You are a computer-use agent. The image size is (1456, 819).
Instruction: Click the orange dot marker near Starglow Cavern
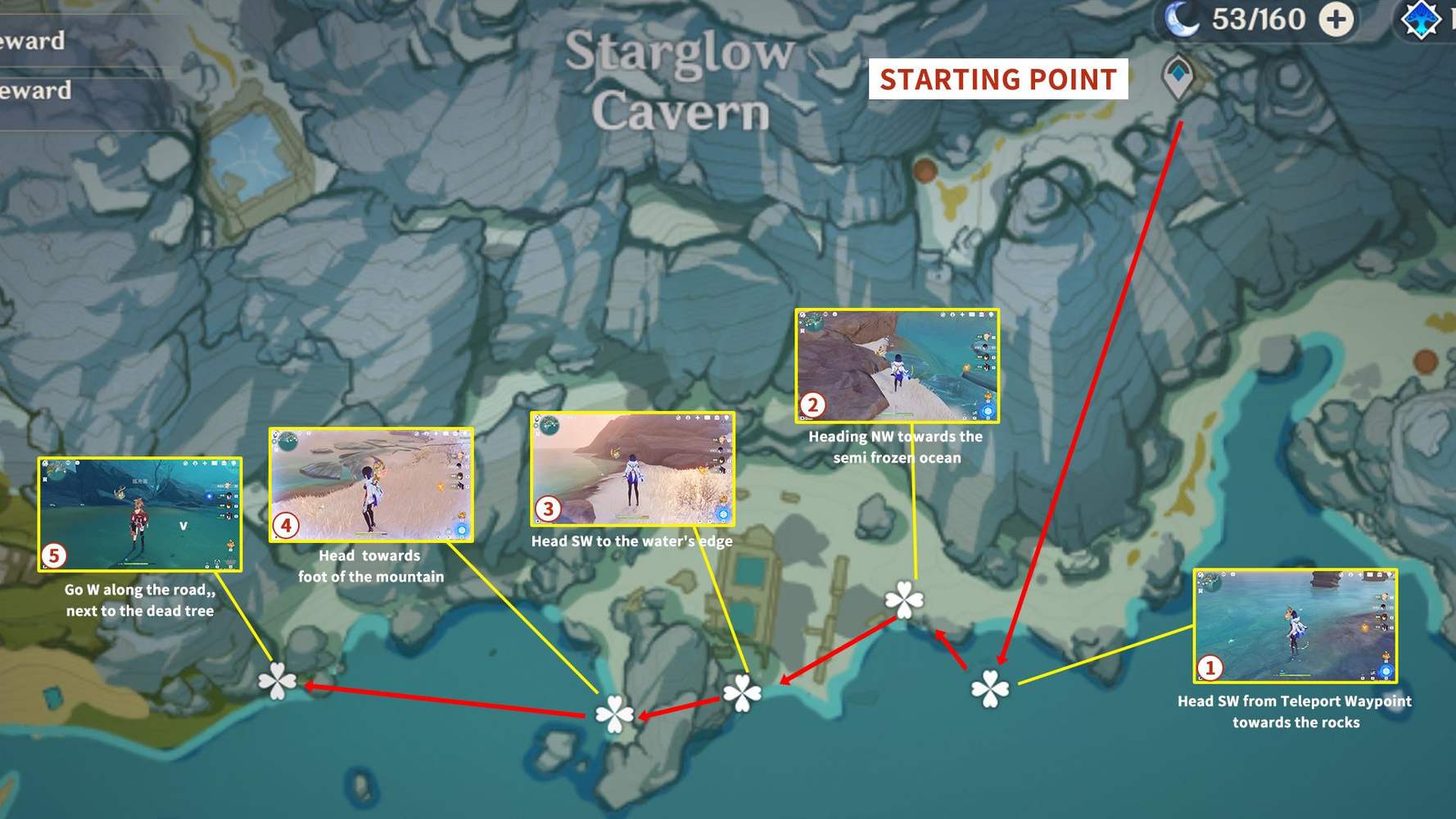click(x=925, y=172)
